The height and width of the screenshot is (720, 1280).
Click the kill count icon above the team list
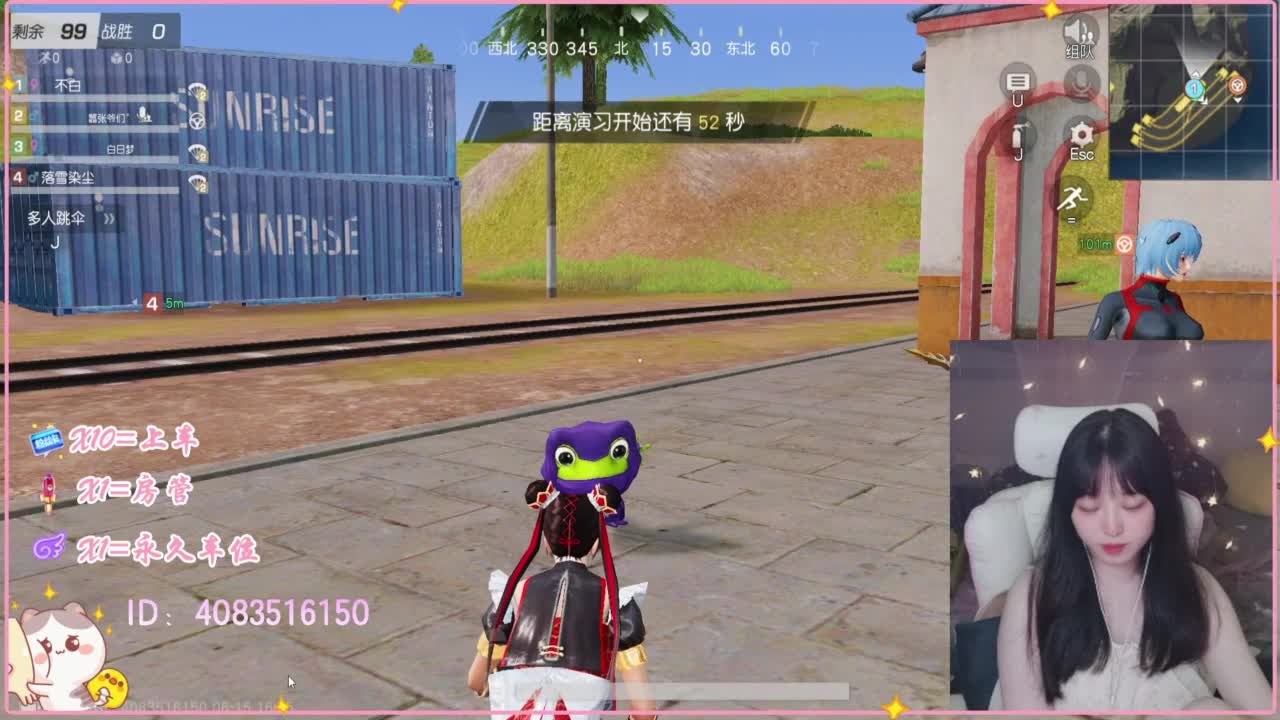tap(46, 57)
